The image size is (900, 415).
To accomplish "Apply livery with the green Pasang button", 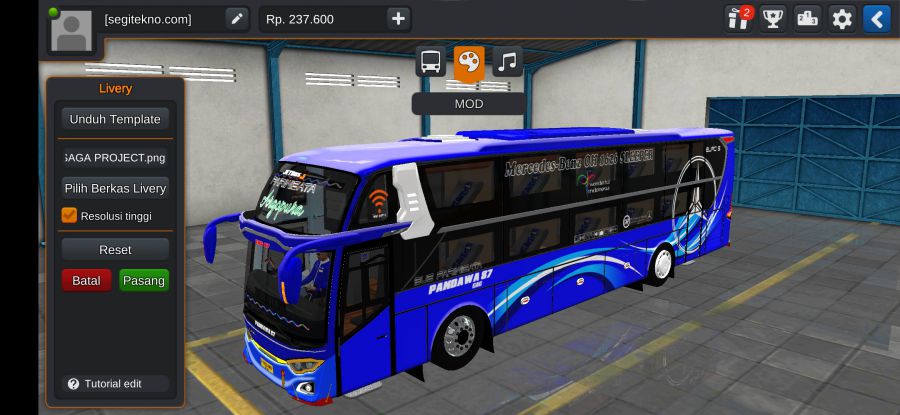I will pyautogui.click(x=144, y=281).
